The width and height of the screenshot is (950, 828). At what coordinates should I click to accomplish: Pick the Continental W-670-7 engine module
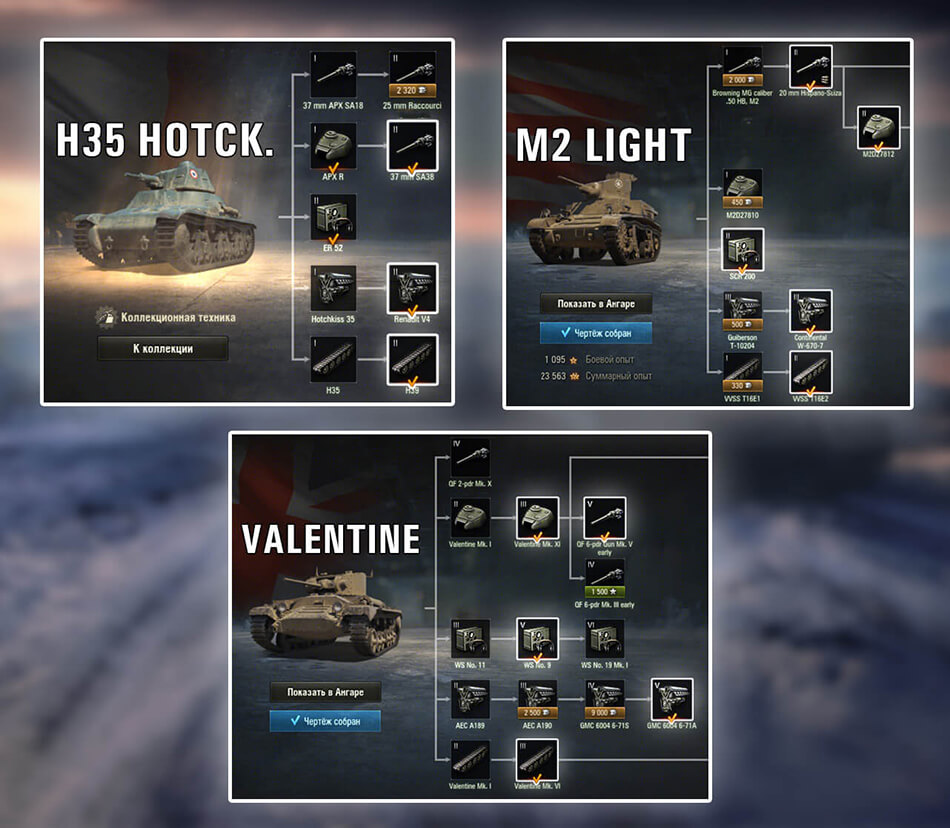pyautogui.click(x=812, y=312)
